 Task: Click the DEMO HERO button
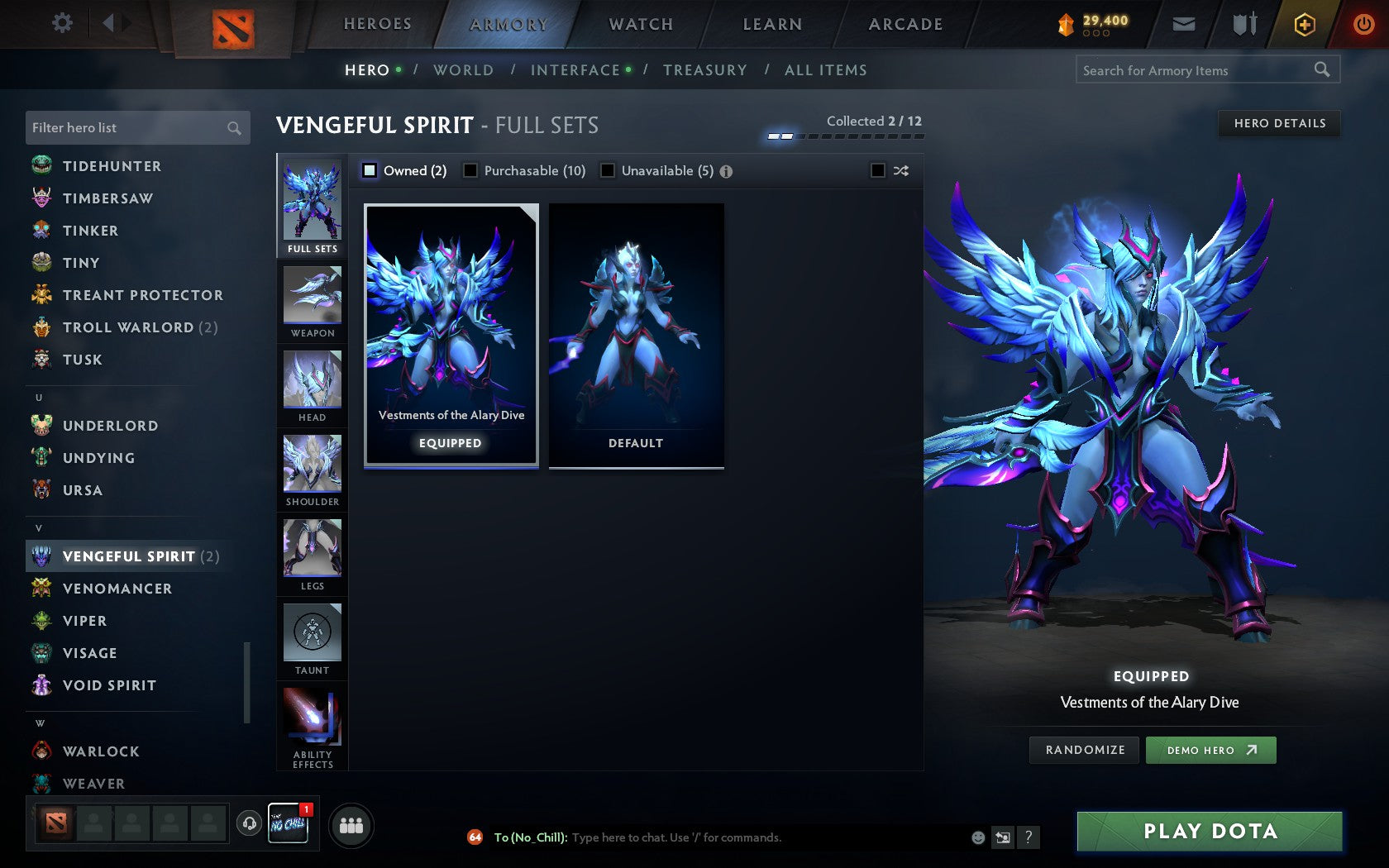point(1210,750)
